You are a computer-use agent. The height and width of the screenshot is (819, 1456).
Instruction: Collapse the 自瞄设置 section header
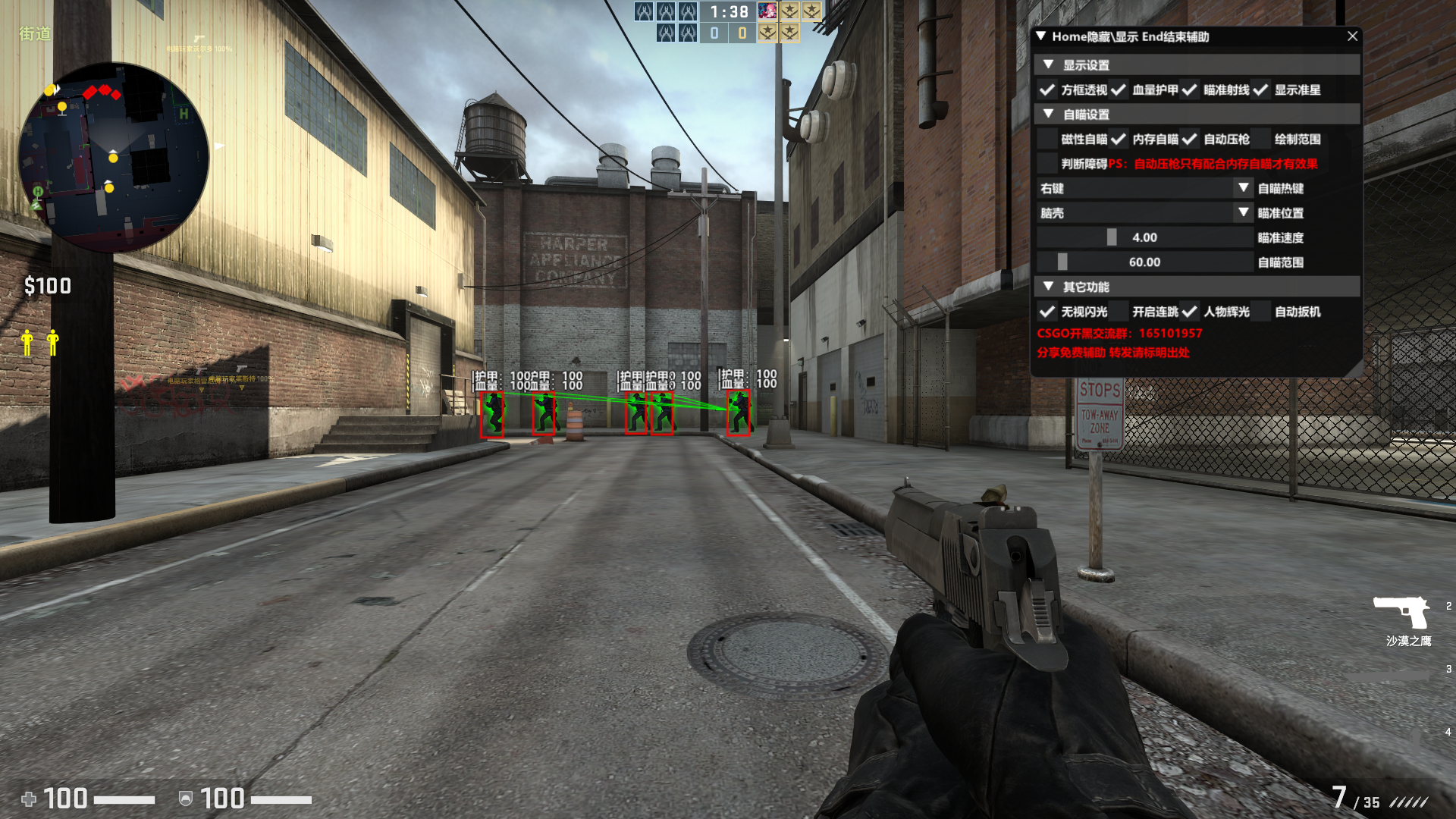tap(1048, 115)
